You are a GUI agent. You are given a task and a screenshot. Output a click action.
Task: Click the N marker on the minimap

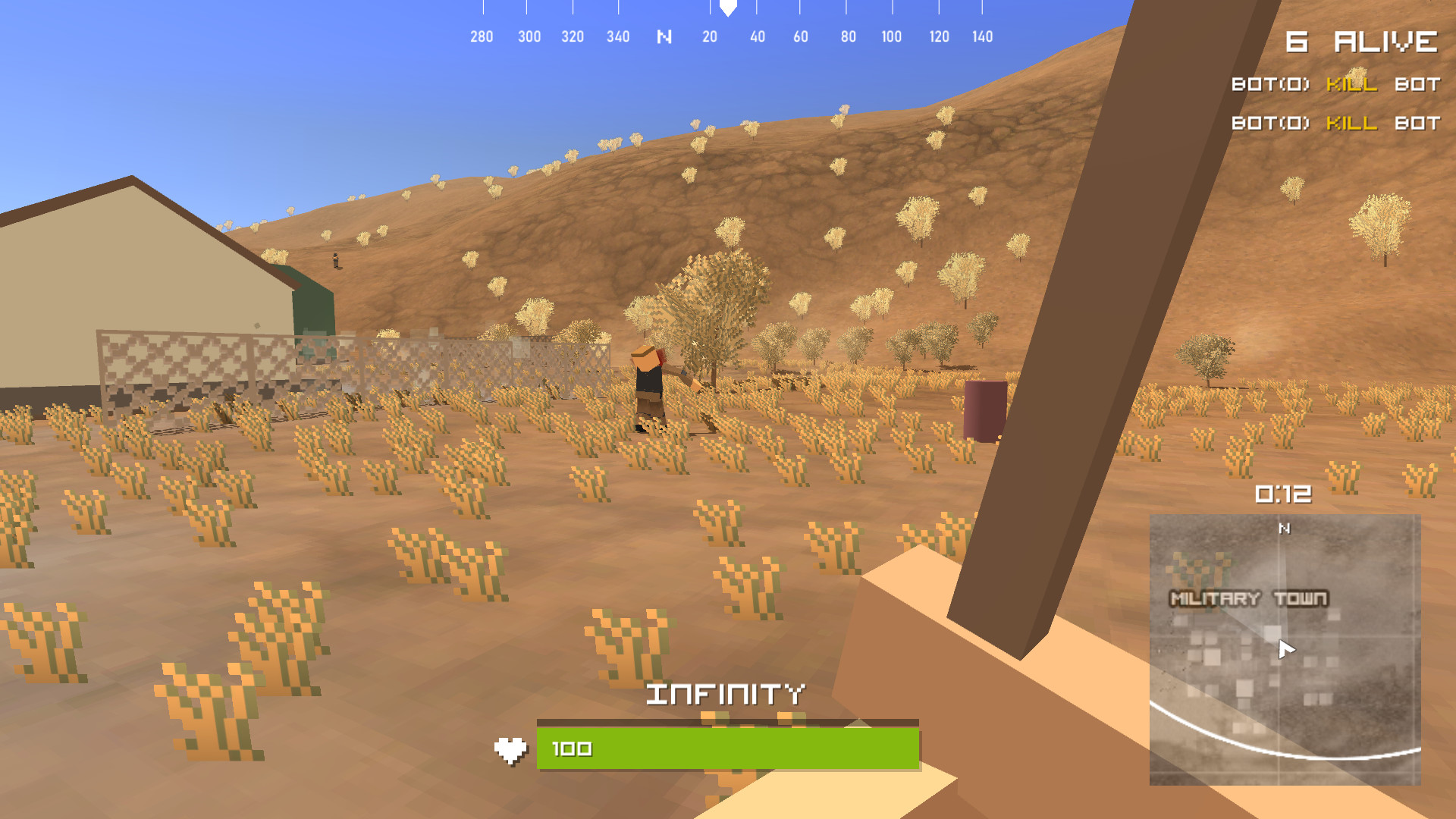tap(1283, 528)
